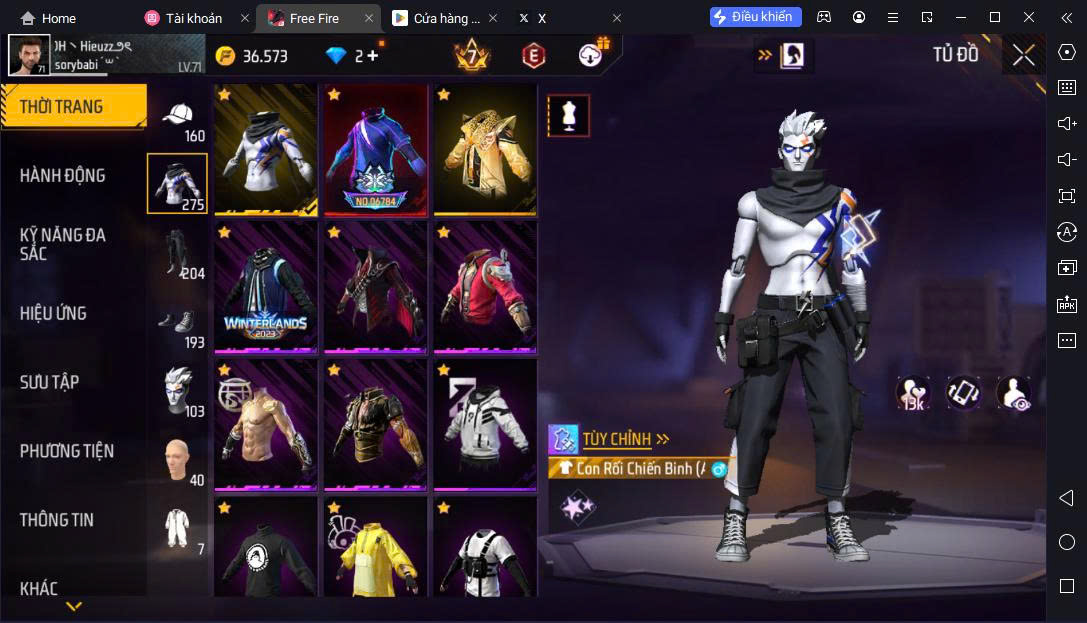Select the yellow leopard-print jacket
The height and width of the screenshot is (623, 1087).
(x=485, y=149)
